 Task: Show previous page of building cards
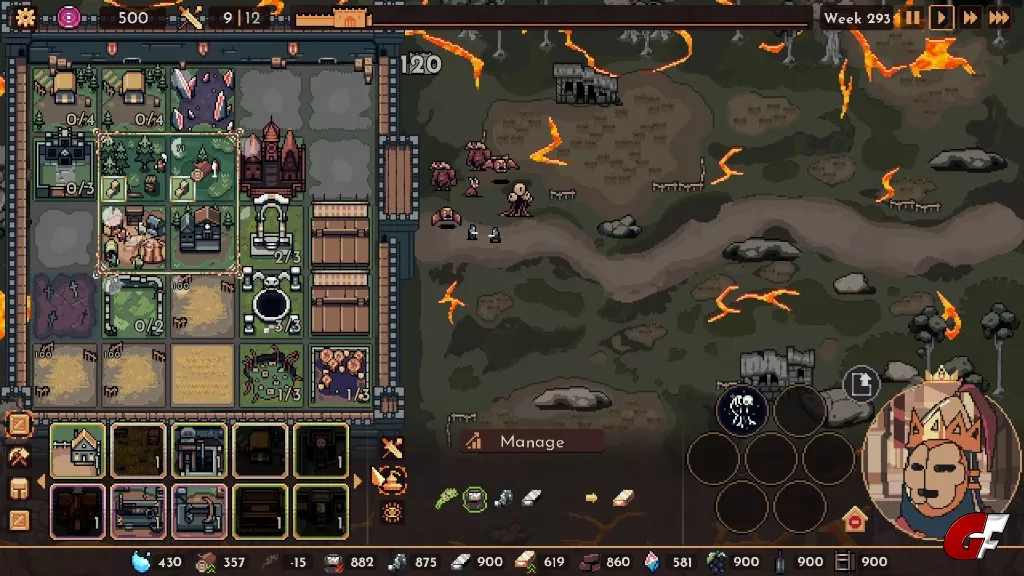41,481
